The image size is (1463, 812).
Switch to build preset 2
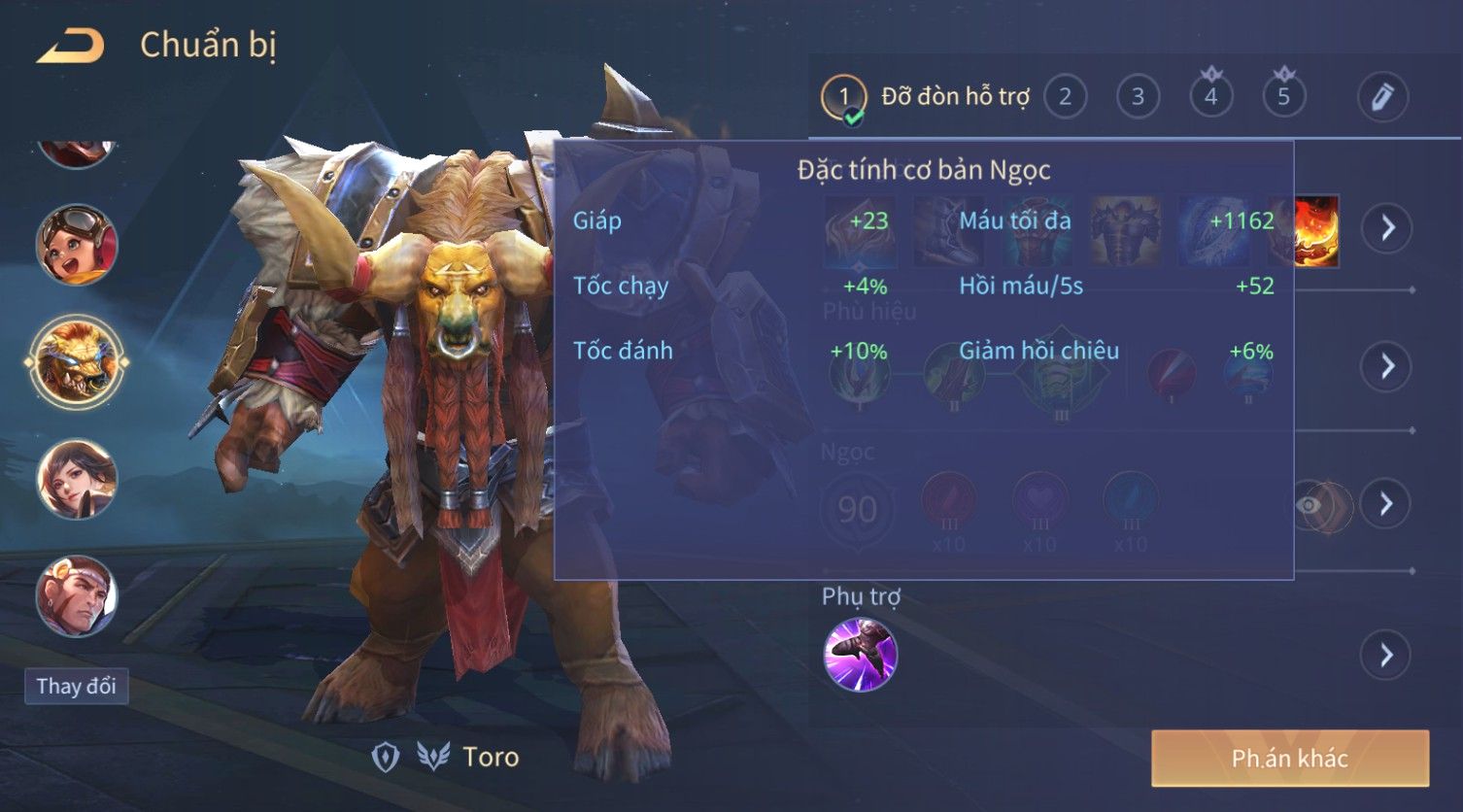[1065, 97]
